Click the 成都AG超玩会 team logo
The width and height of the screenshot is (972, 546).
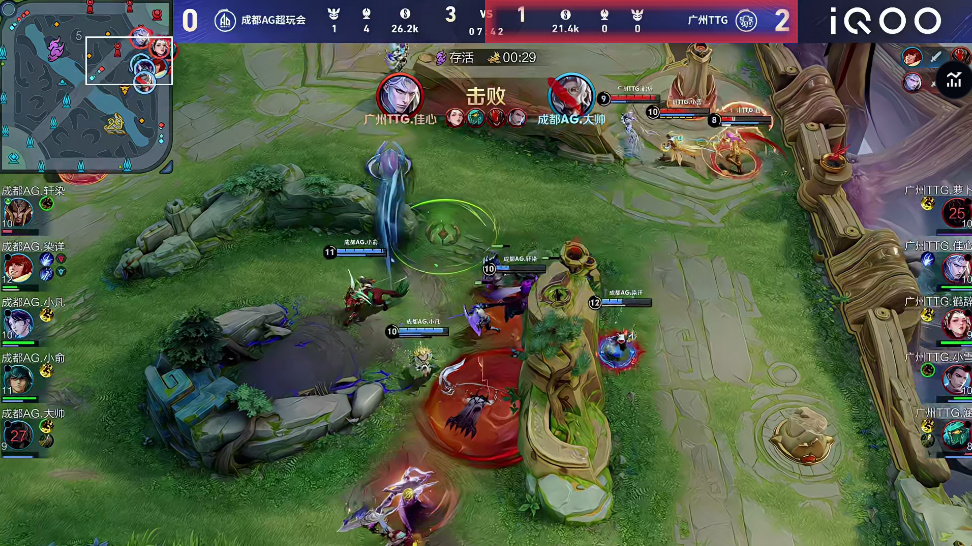226,20
